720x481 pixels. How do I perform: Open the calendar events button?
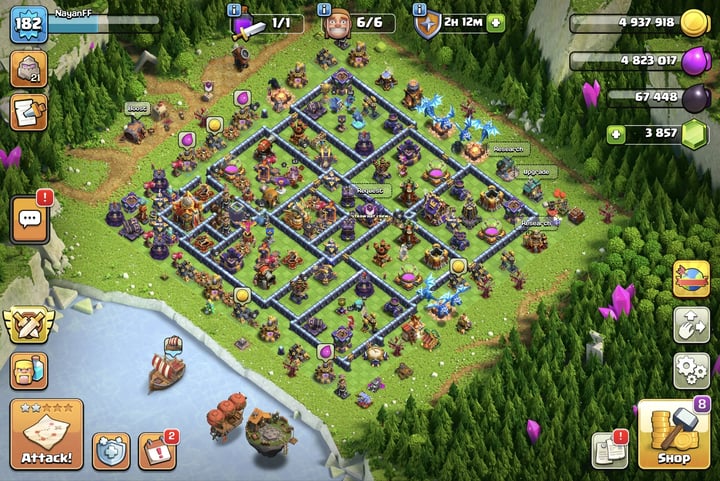pyautogui.click(x=156, y=451)
